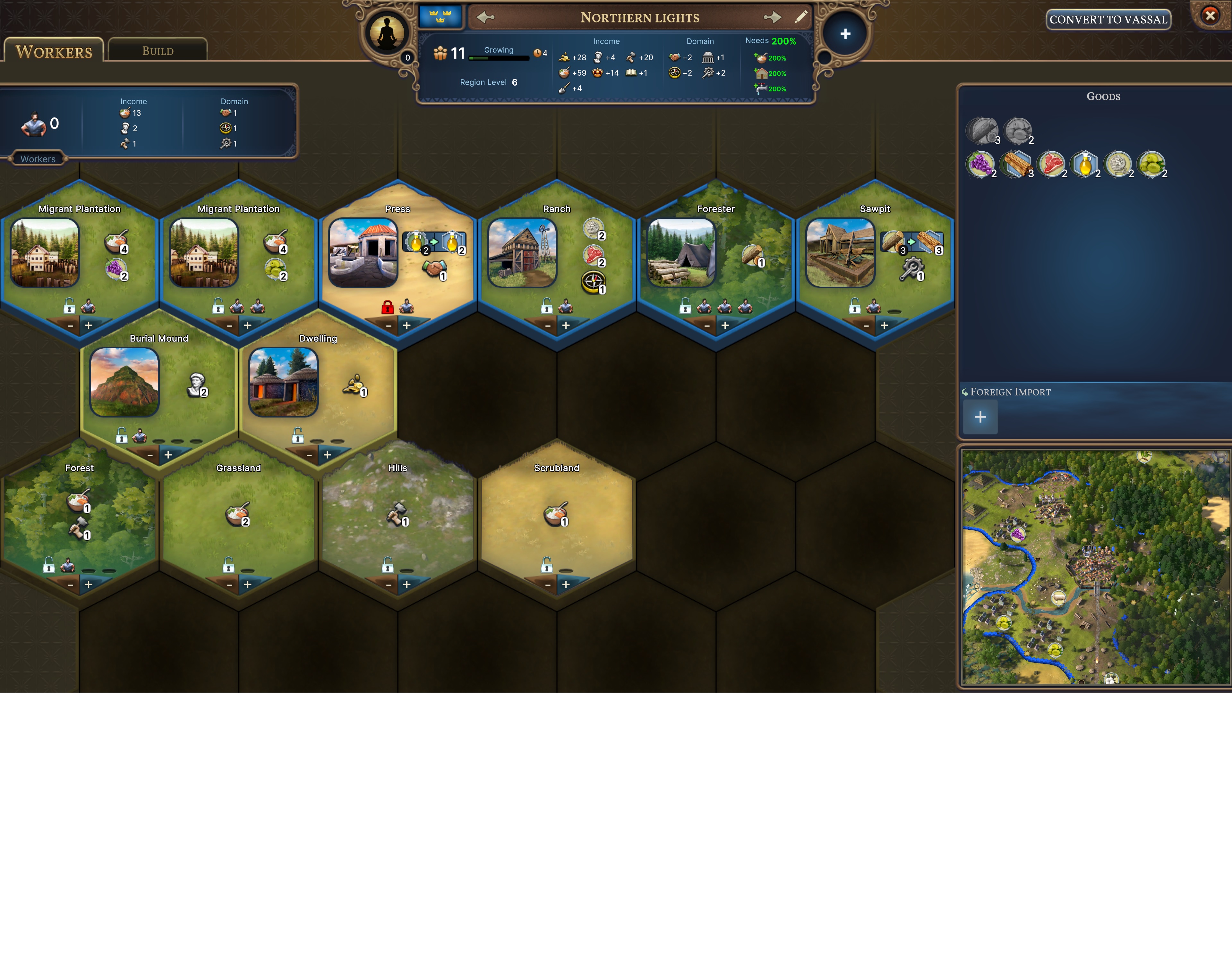Click the pencil icon to rename Northern Lights
The width and height of the screenshot is (1232, 962).
tap(801, 18)
